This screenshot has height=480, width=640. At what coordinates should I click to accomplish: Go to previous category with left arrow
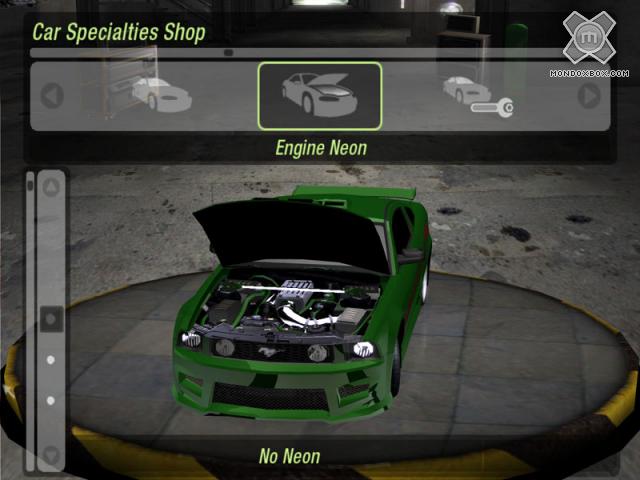coord(52,96)
